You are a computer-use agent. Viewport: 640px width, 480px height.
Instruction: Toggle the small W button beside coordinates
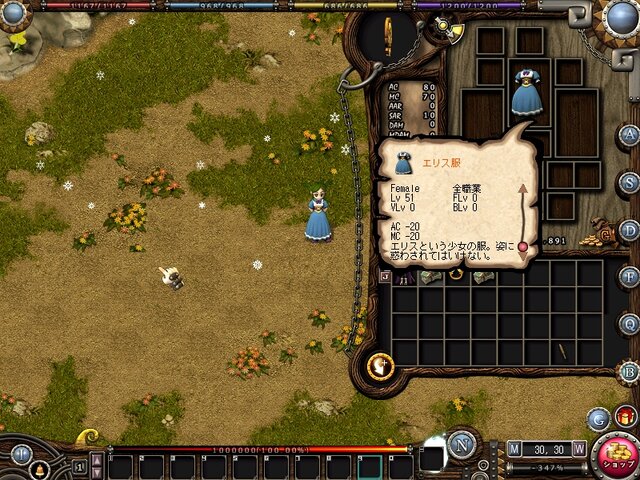[580, 449]
